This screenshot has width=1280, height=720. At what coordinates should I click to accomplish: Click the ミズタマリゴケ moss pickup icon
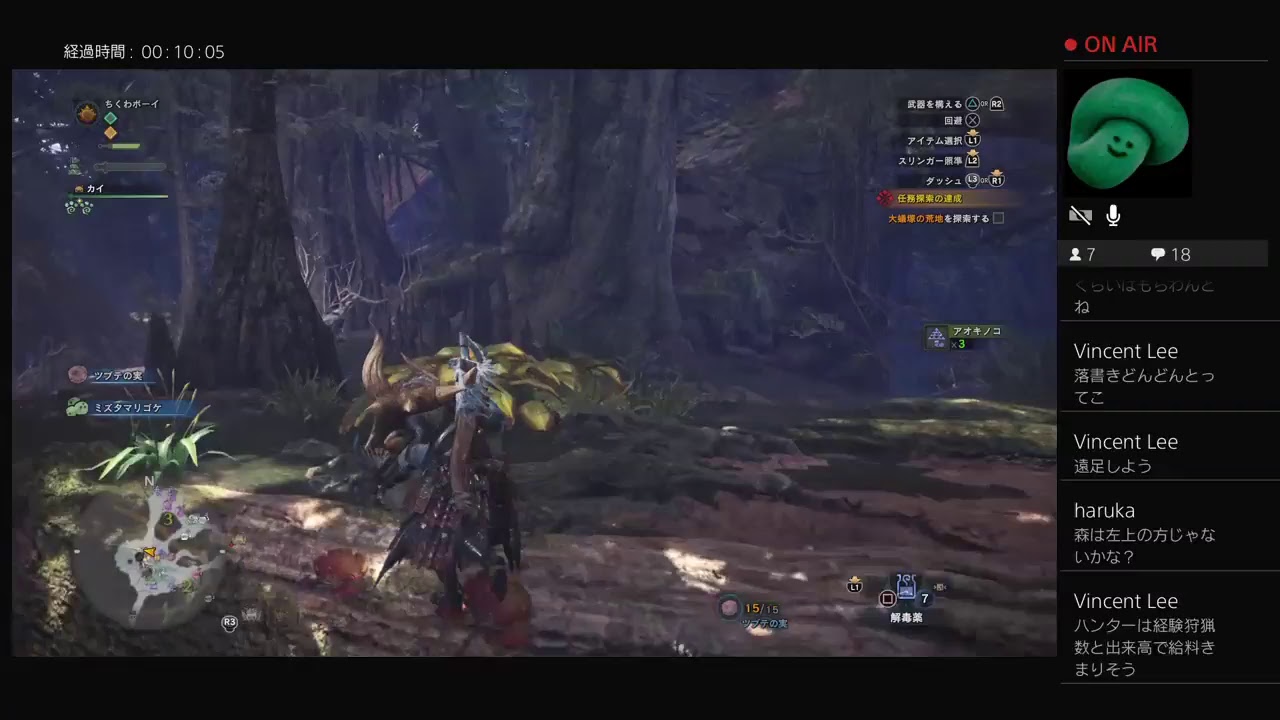[76, 407]
